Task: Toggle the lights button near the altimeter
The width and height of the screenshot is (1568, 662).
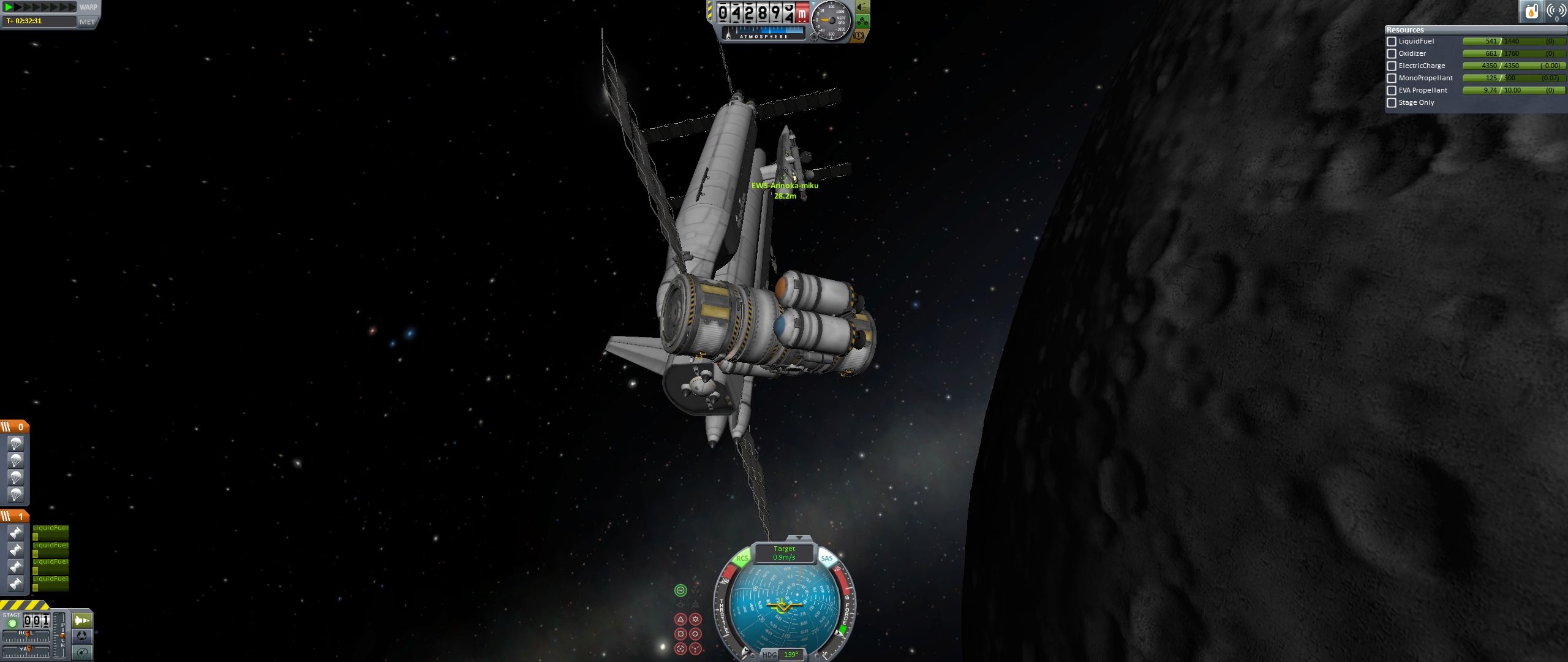Action: click(862, 7)
